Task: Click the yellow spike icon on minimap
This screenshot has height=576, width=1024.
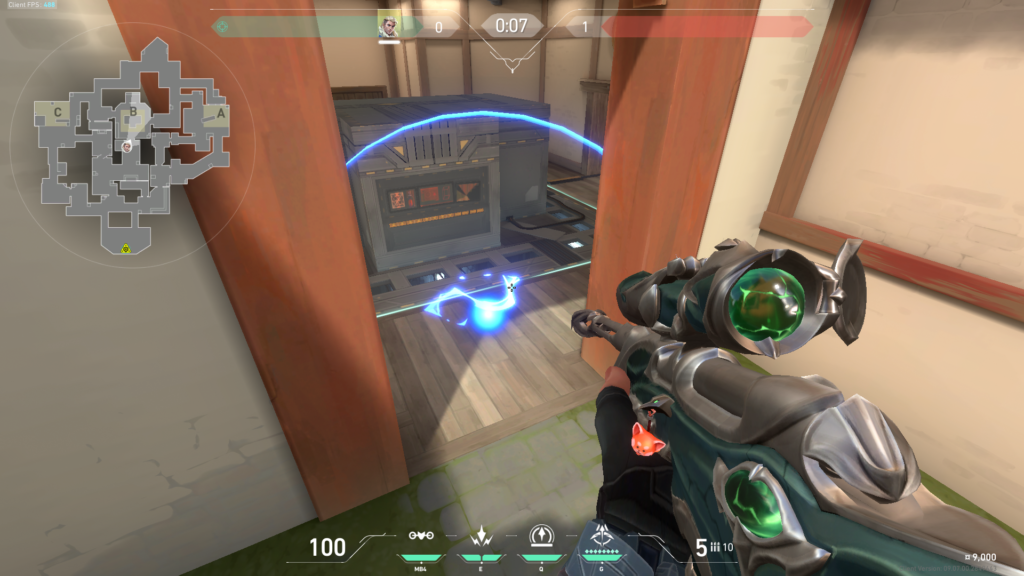Action: point(126,248)
